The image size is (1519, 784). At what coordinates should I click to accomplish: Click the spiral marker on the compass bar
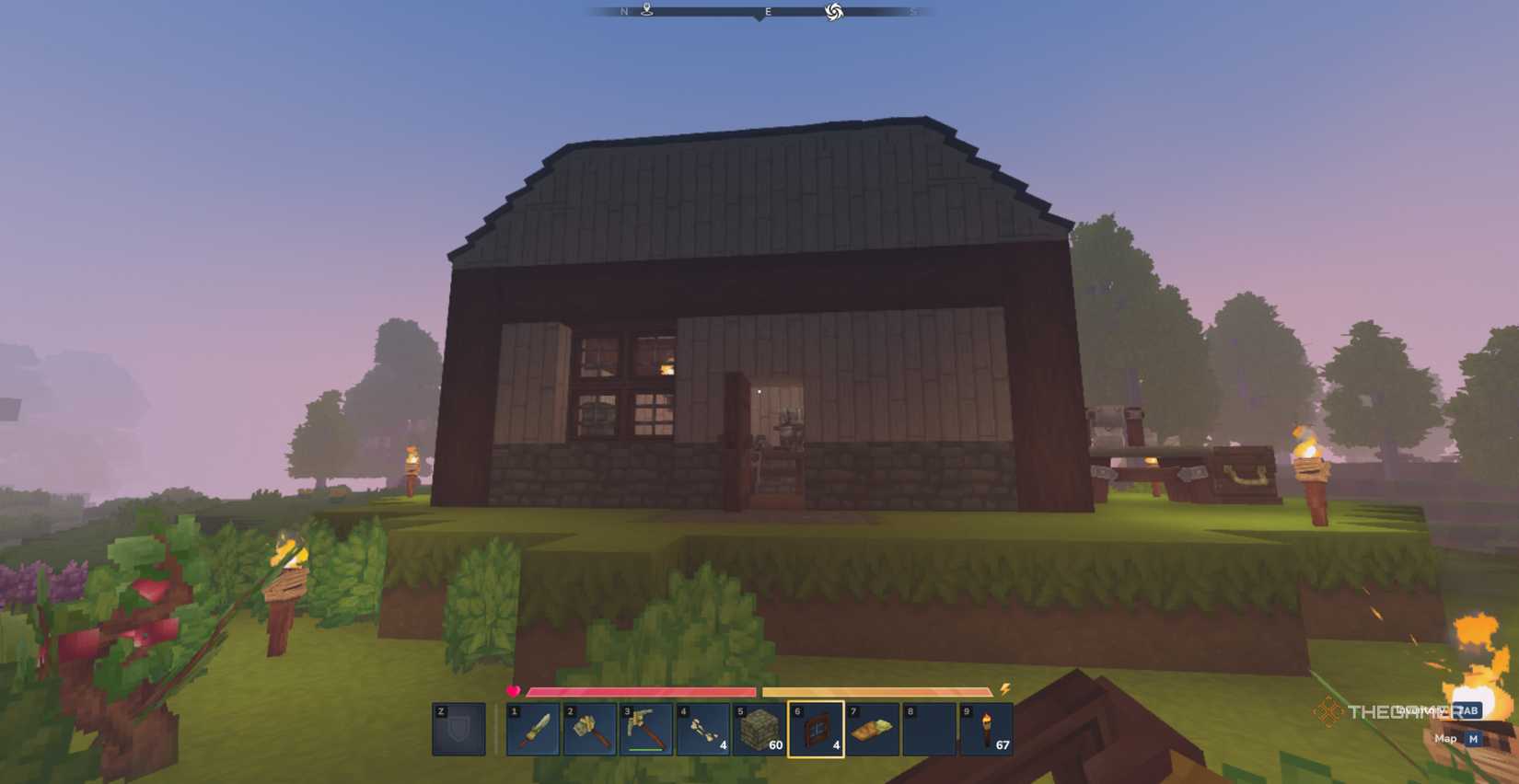tap(836, 13)
